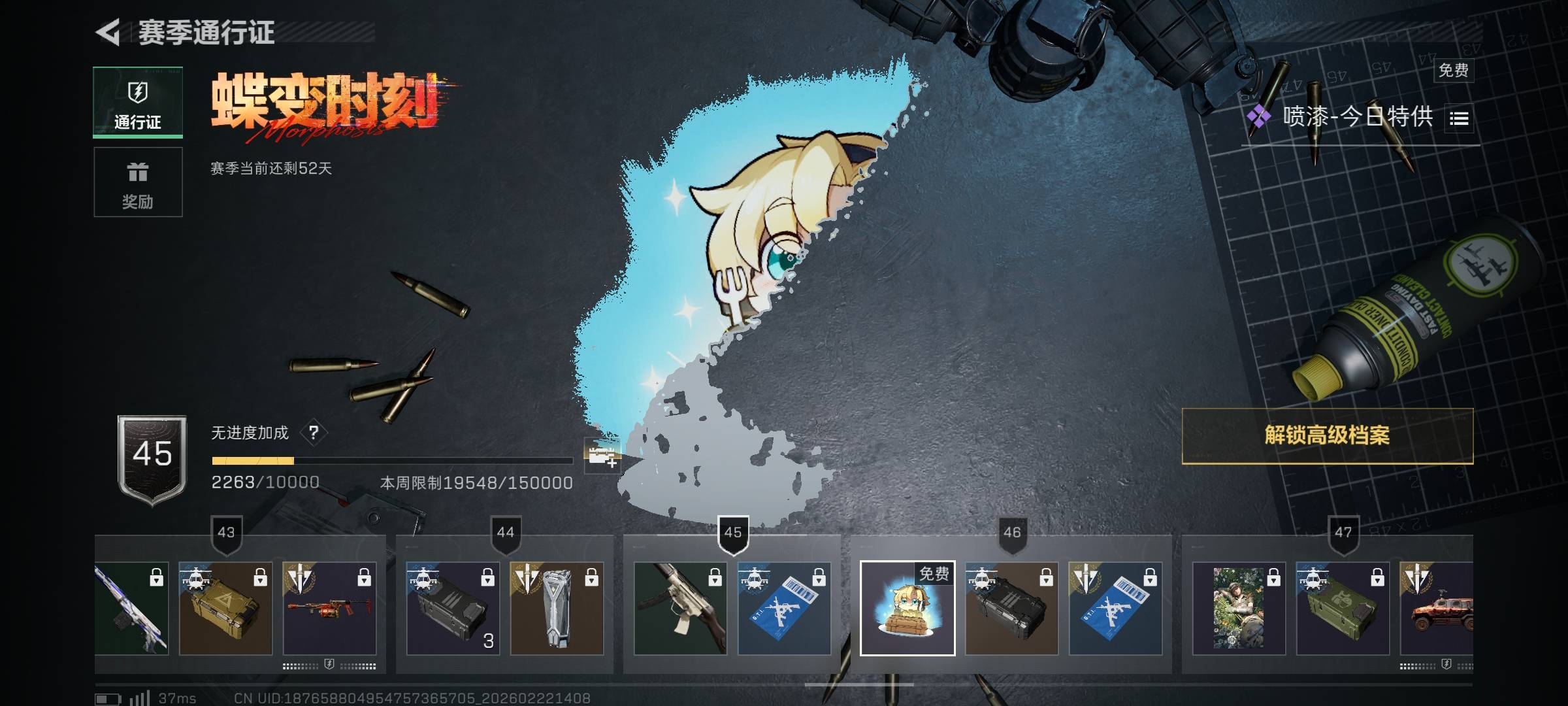Click the add-progress icon beside the XP bar

pyautogui.click(x=602, y=456)
